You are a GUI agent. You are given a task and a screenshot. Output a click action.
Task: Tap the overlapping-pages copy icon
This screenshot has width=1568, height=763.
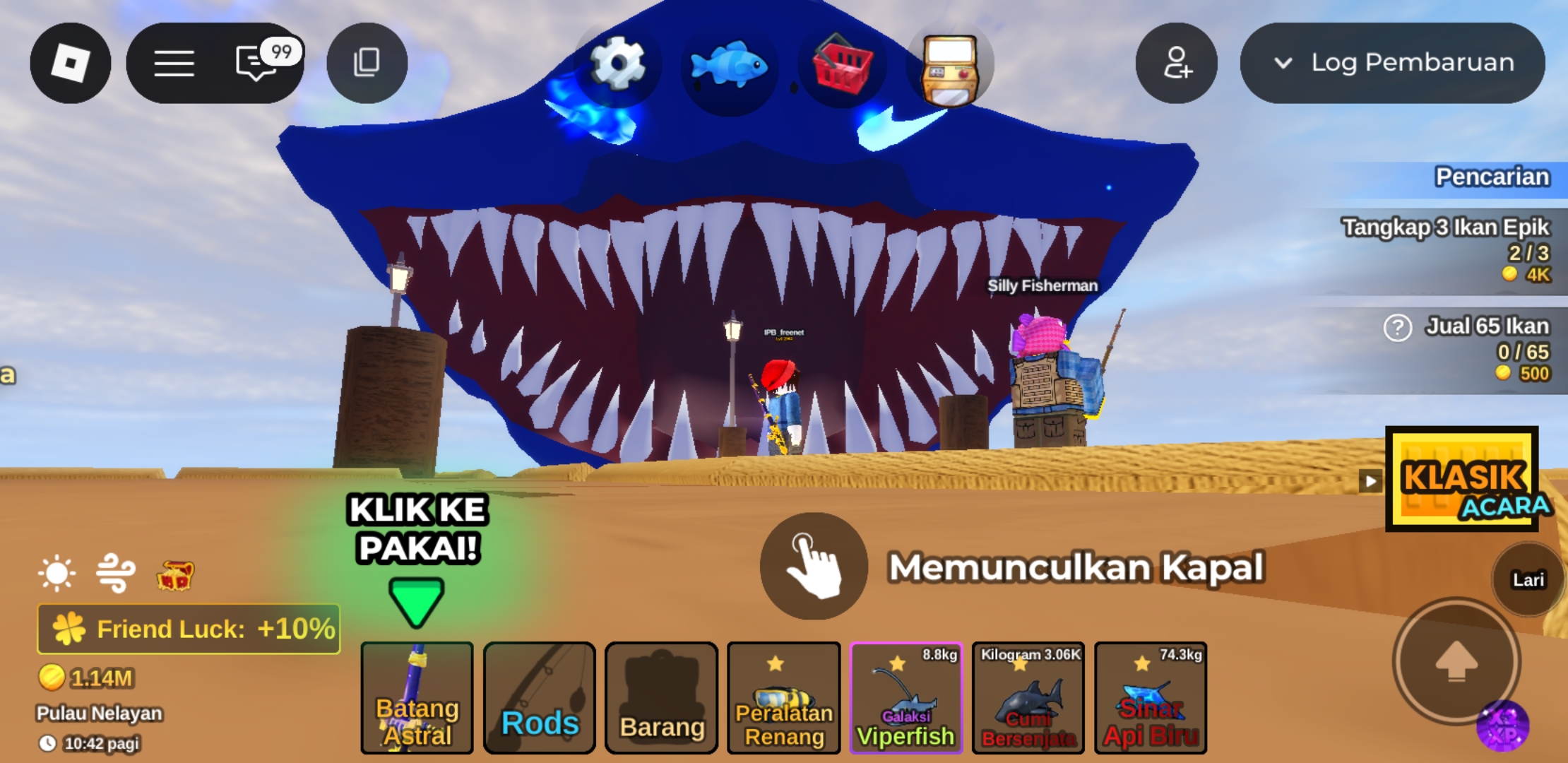pos(367,63)
